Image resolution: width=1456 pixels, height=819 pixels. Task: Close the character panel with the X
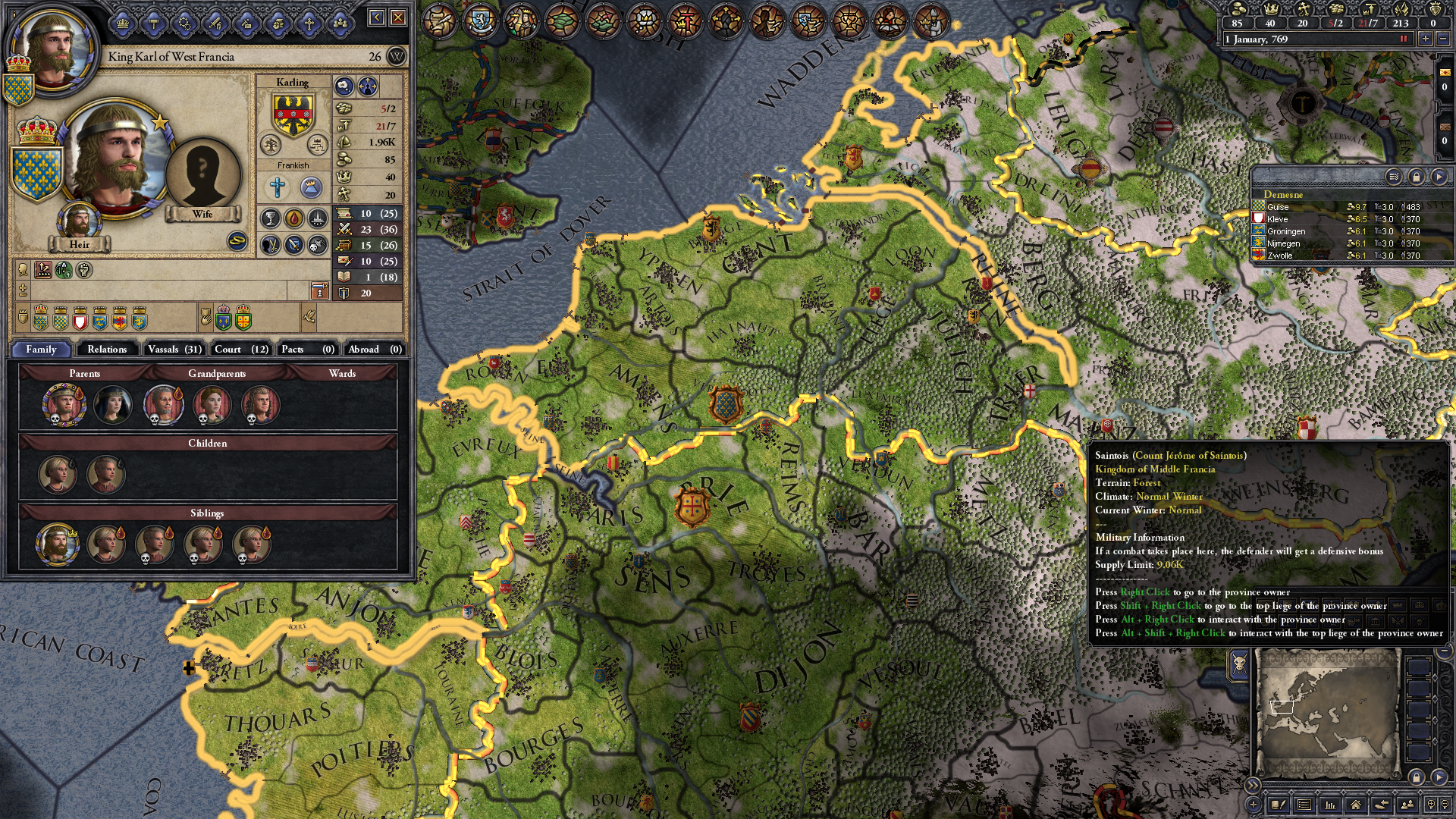pyautogui.click(x=398, y=17)
